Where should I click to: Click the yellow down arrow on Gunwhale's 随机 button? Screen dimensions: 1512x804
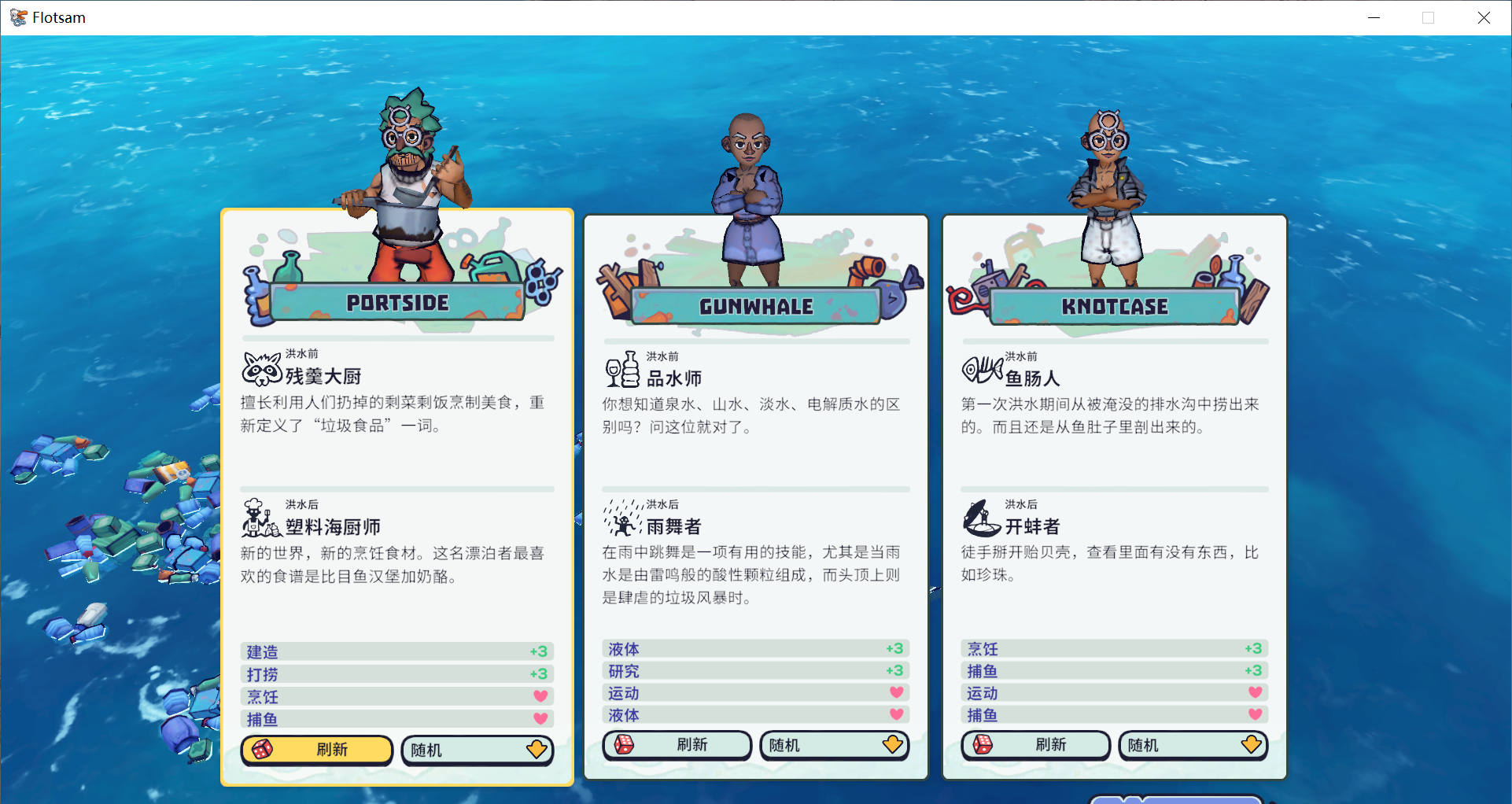pyautogui.click(x=893, y=743)
